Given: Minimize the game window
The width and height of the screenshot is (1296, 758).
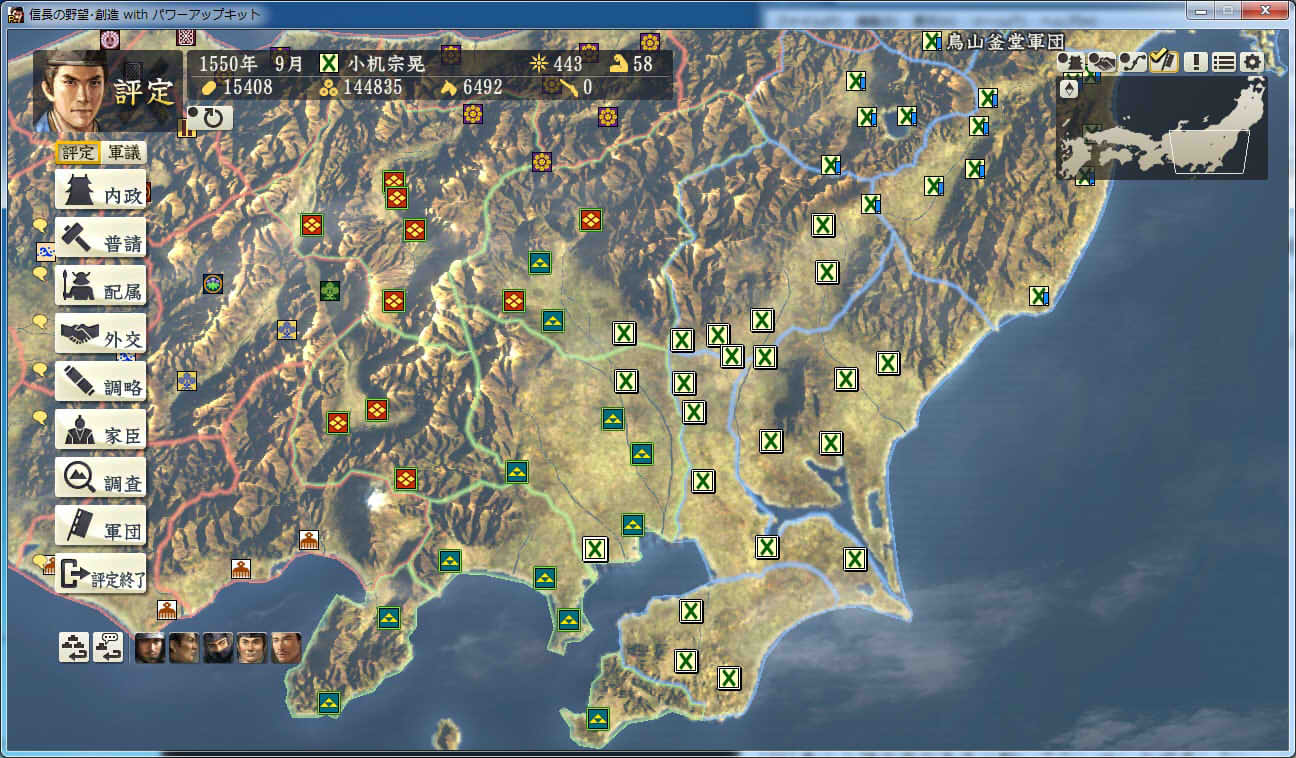Looking at the screenshot, I should [x=1199, y=11].
